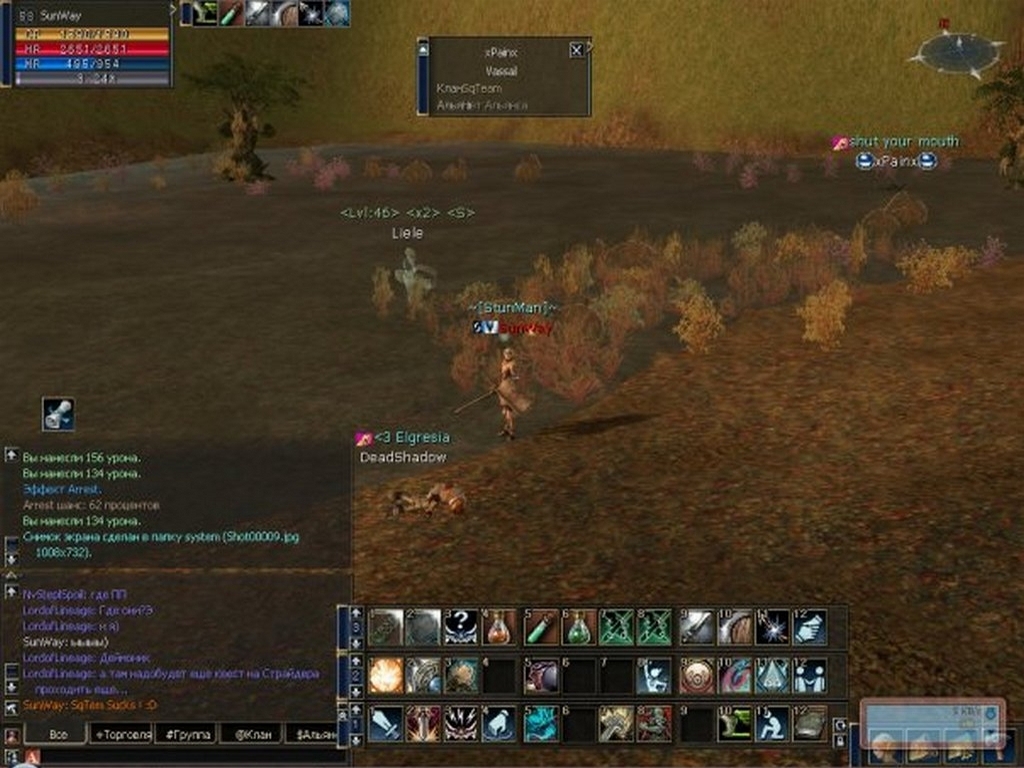This screenshot has height=768, width=1024.
Task: Use the sword attack skill in the bottom row
Action: tap(385, 723)
